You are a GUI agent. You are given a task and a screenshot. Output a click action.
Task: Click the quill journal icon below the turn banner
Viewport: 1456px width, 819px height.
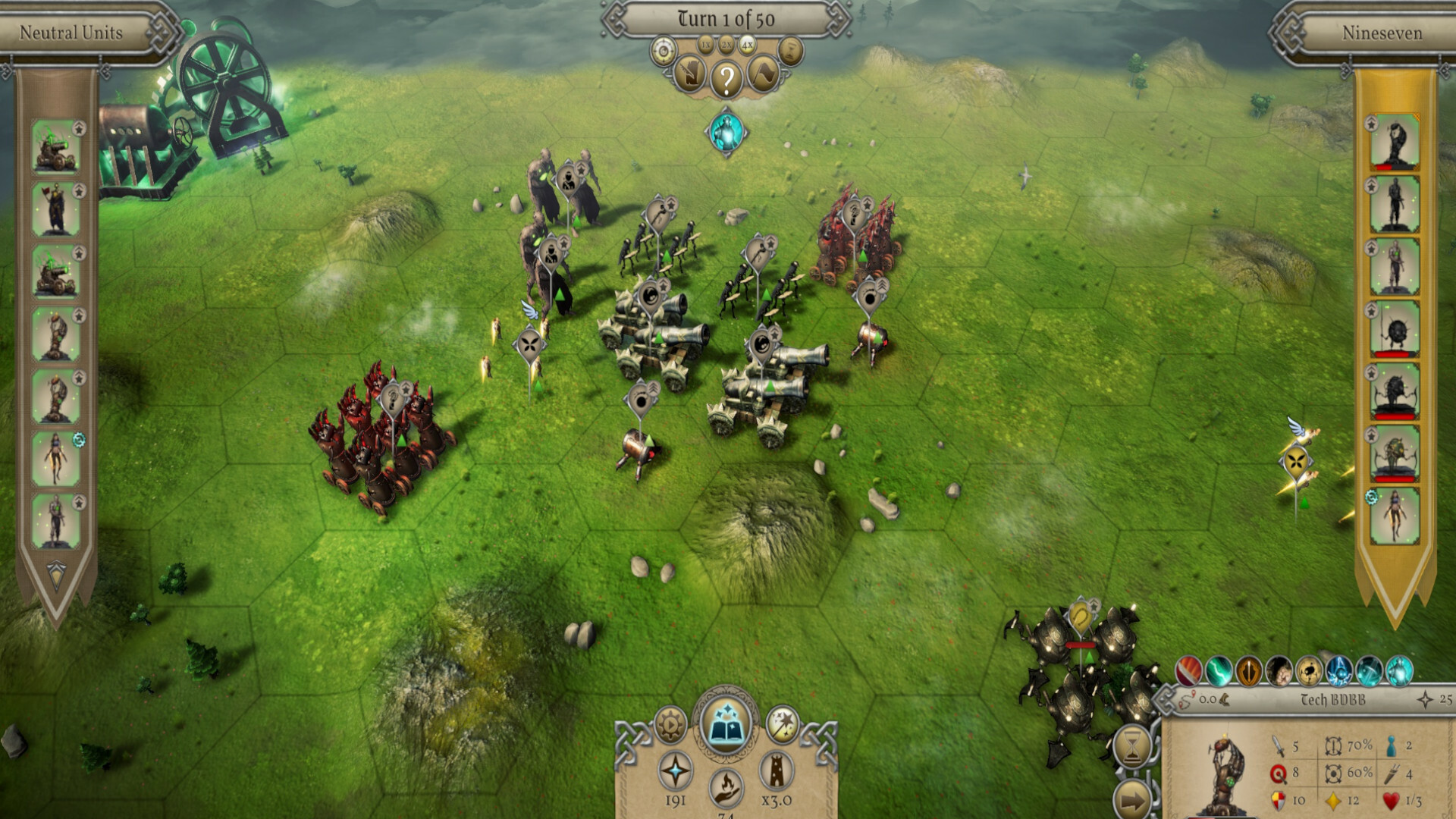click(x=689, y=74)
